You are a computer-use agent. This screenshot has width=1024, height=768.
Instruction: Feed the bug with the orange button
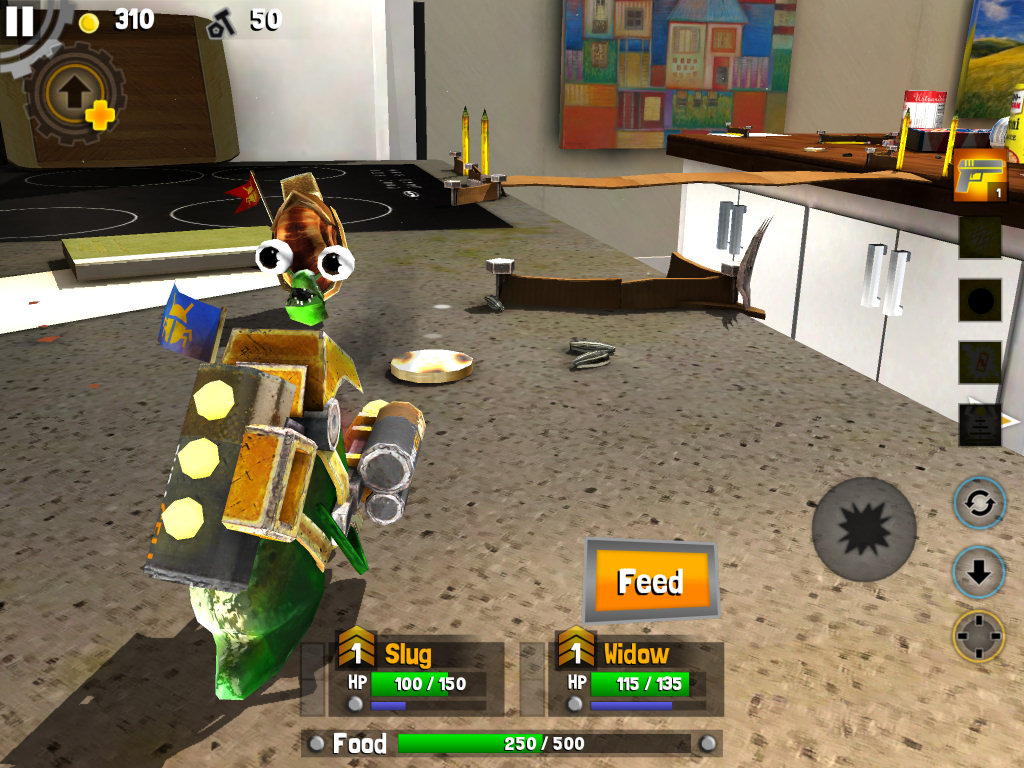pyautogui.click(x=650, y=581)
